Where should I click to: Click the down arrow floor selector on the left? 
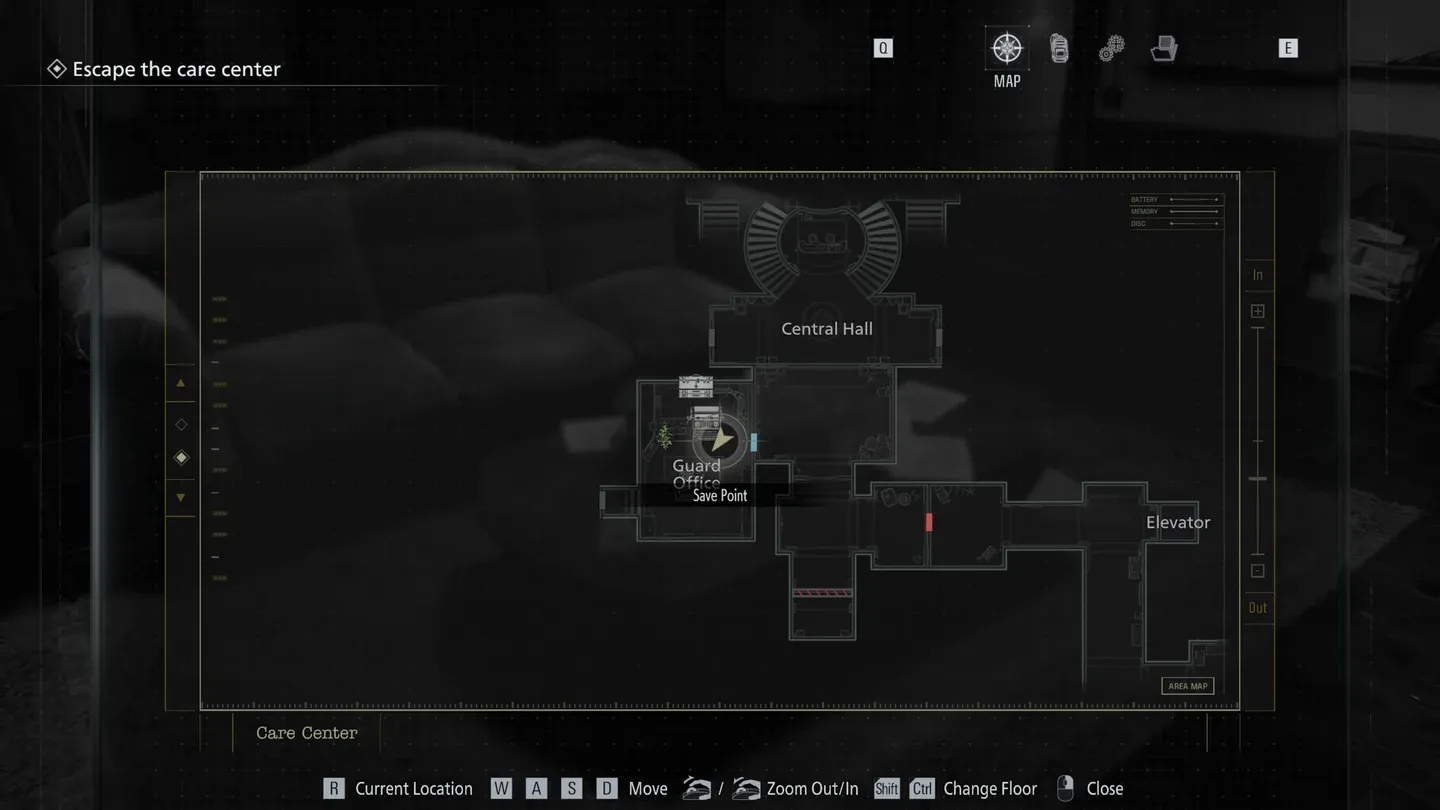[181, 497]
